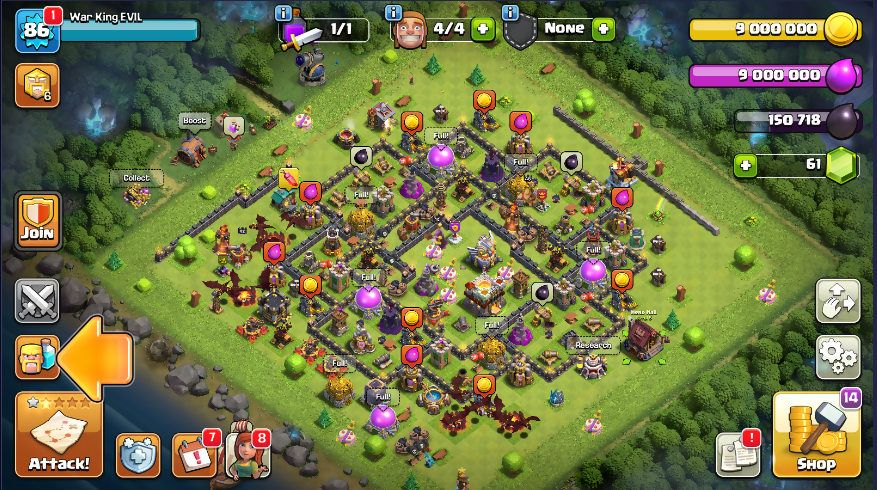Show builder info via blue info button

pos(396,12)
